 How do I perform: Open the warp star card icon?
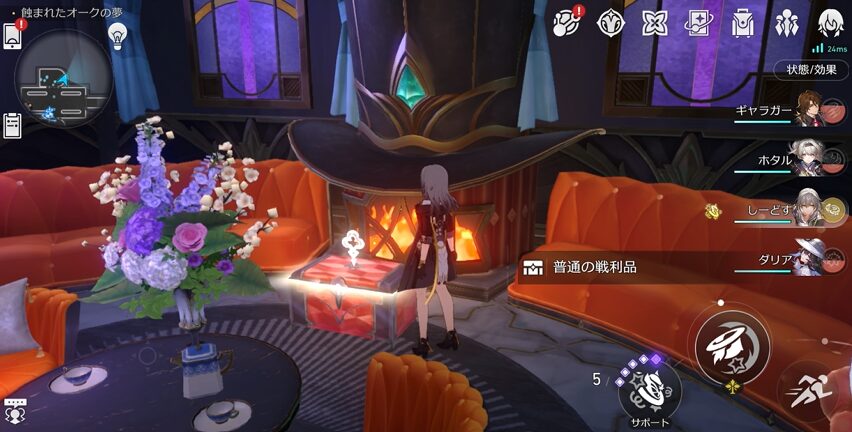[698, 22]
